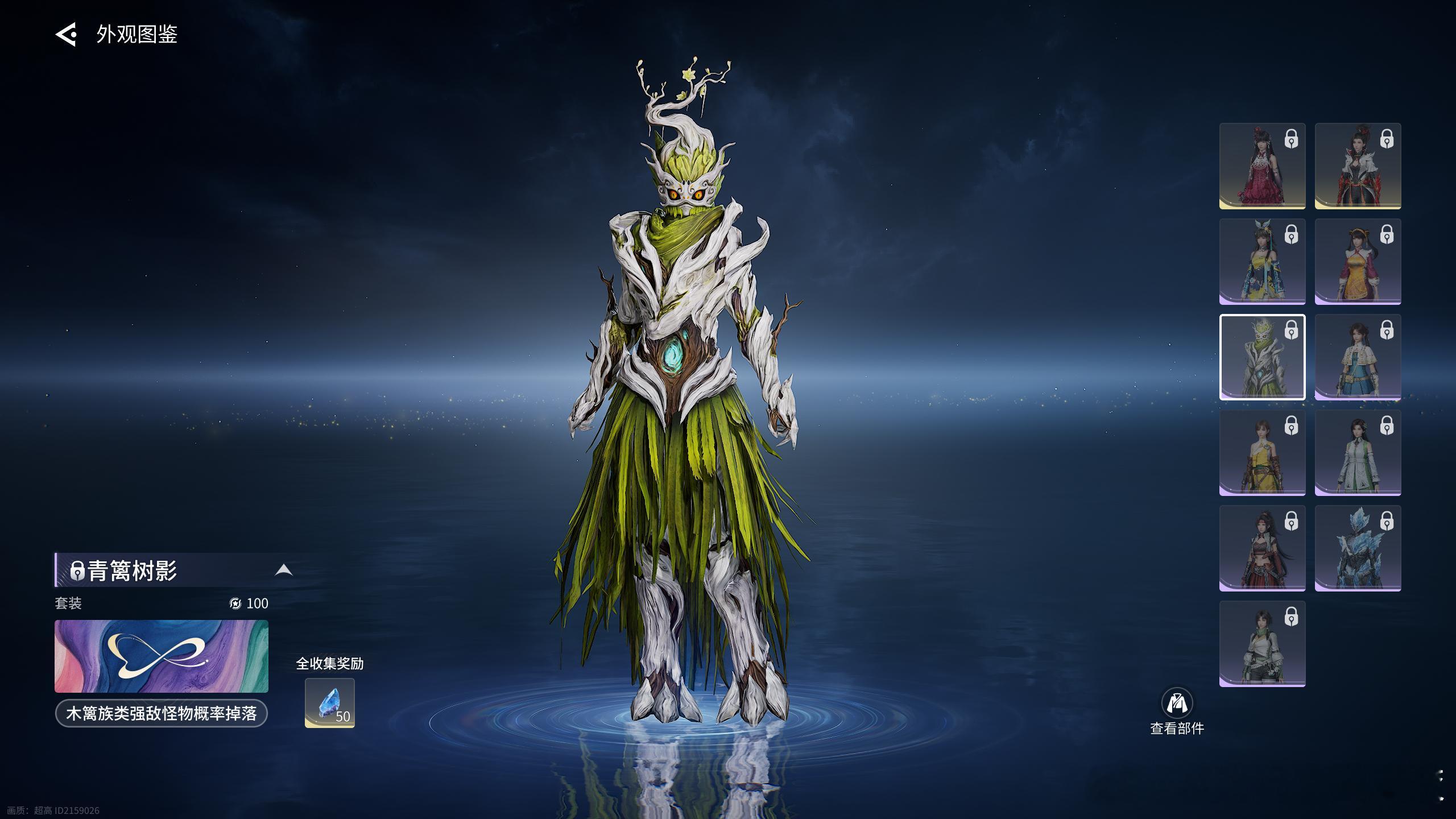Viewport: 1456px width, 819px height.
Task: Choose the blue ice crystal outfit
Action: 1358,548
